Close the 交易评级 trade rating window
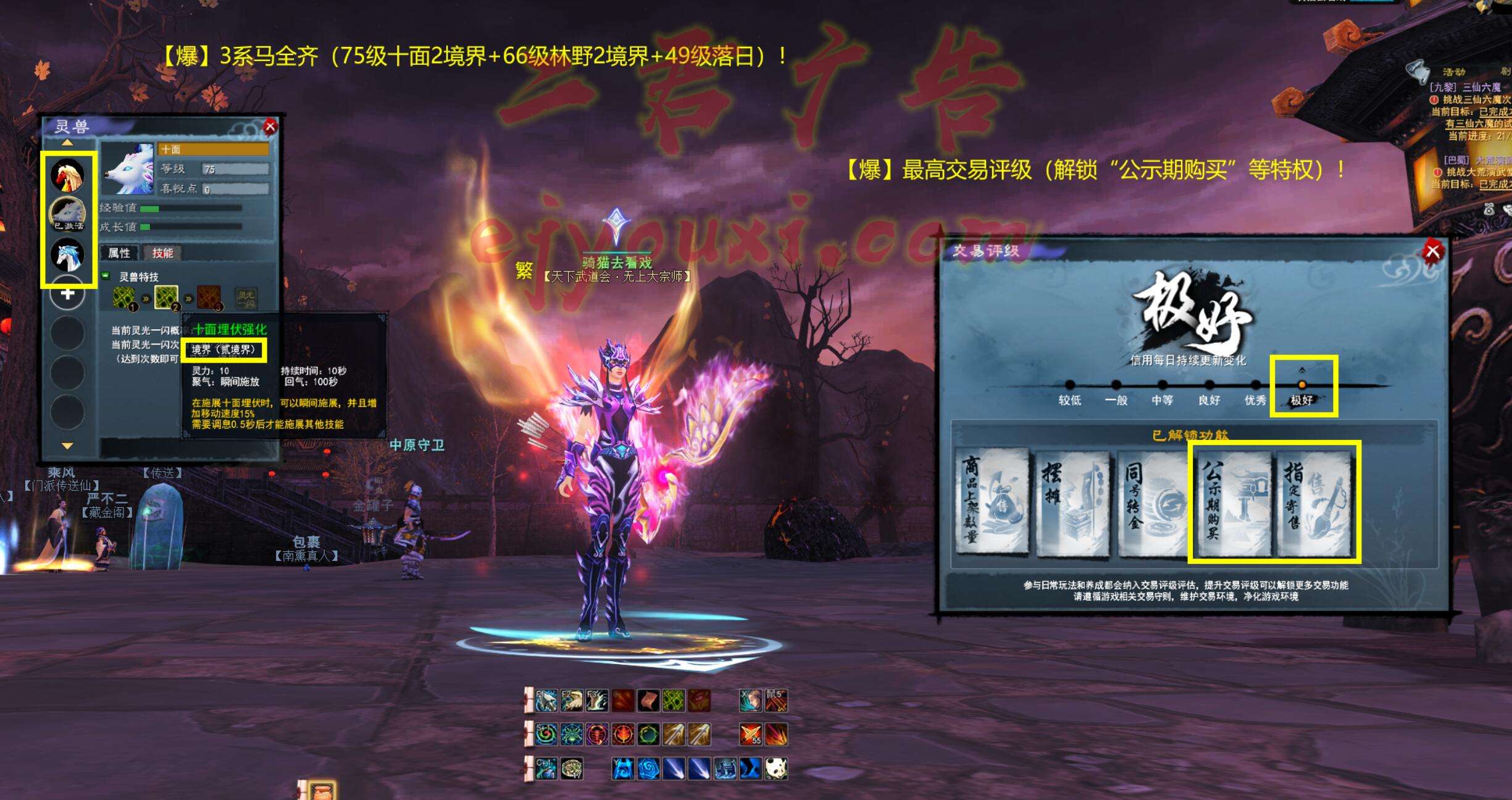This screenshot has width=1512, height=800. point(1432,251)
